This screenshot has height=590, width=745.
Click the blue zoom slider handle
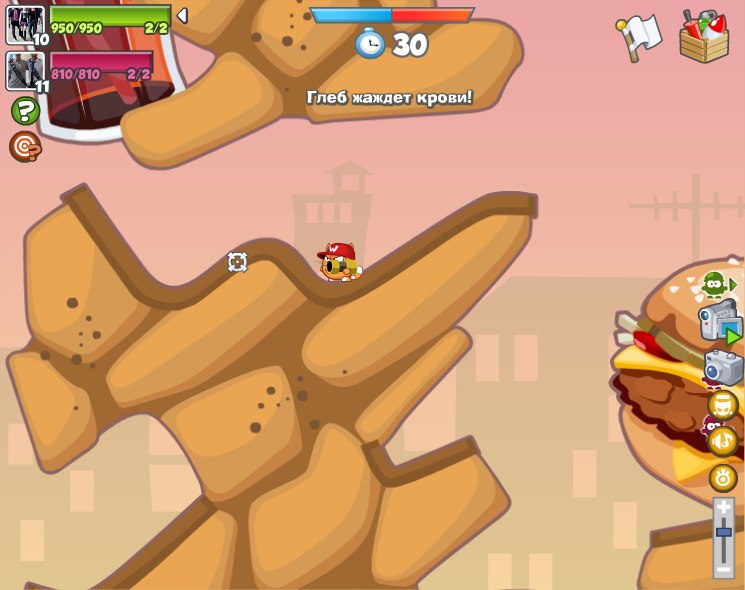(723, 532)
